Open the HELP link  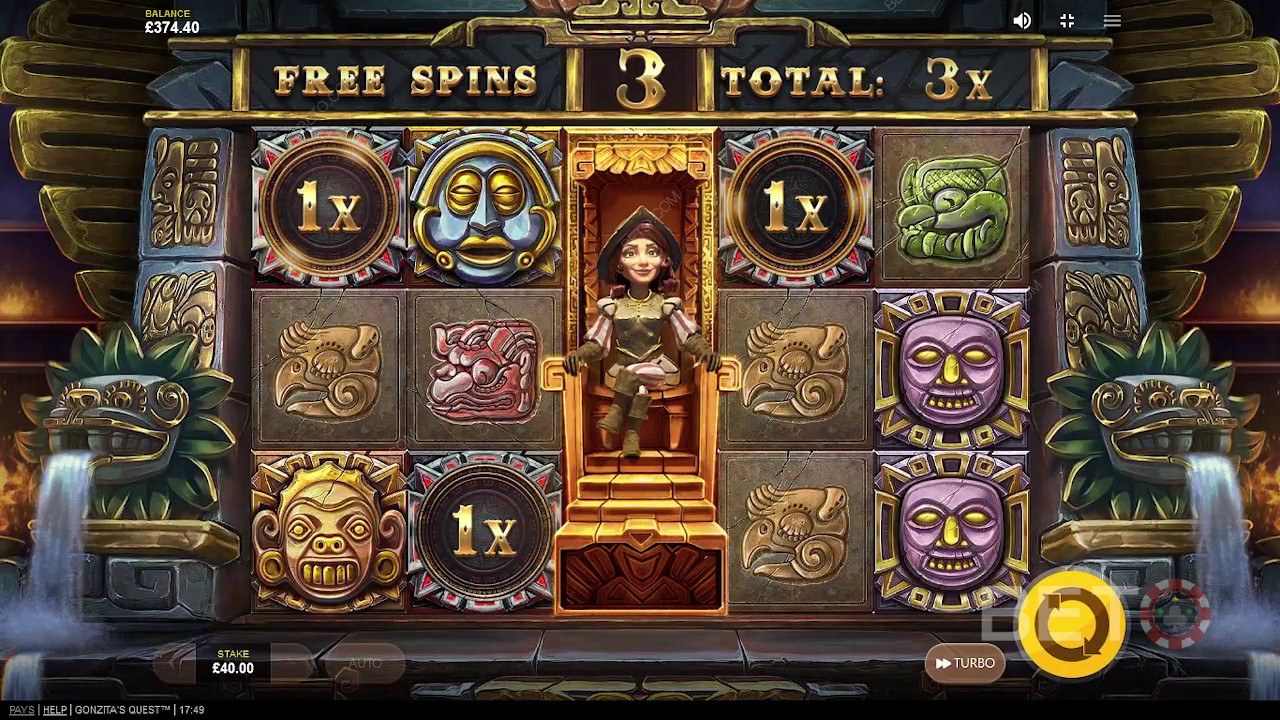(x=55, y=710)
